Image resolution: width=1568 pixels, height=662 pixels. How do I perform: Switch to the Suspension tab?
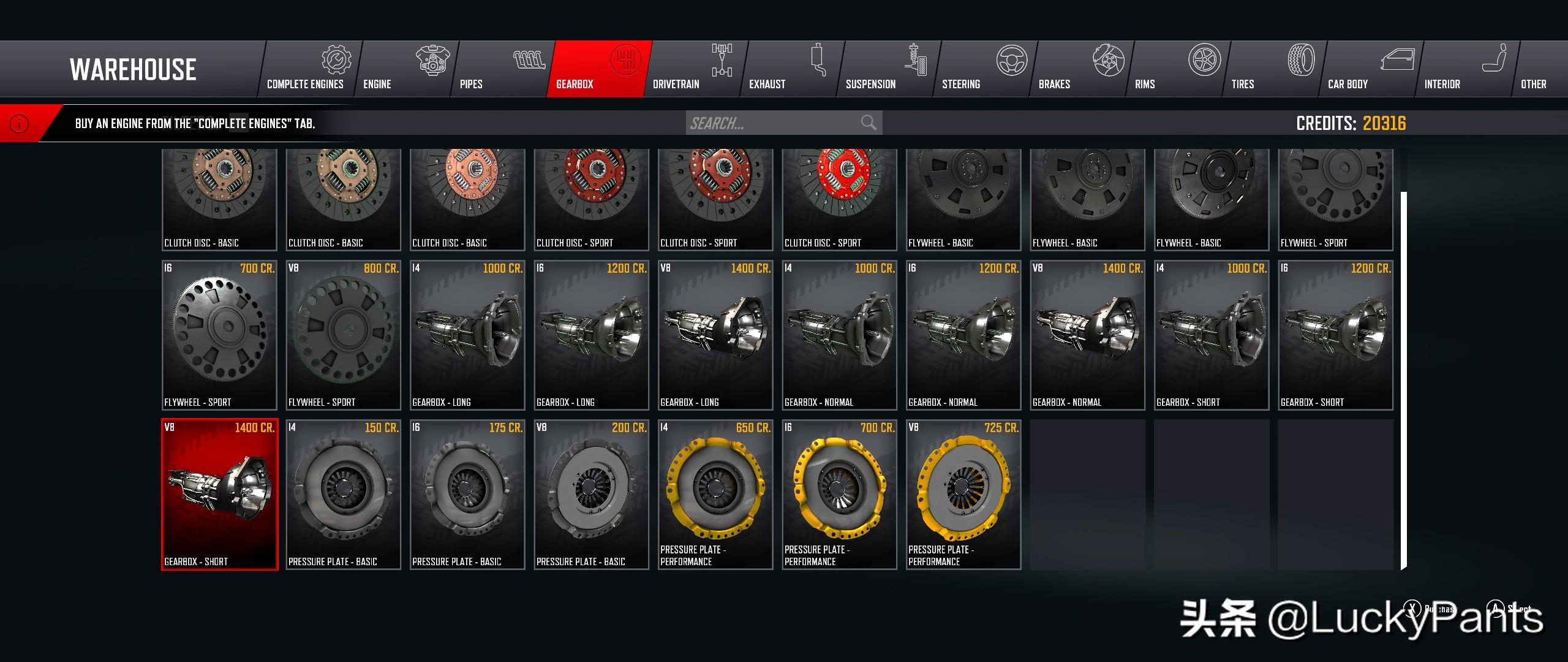click(x=887, y=69)
